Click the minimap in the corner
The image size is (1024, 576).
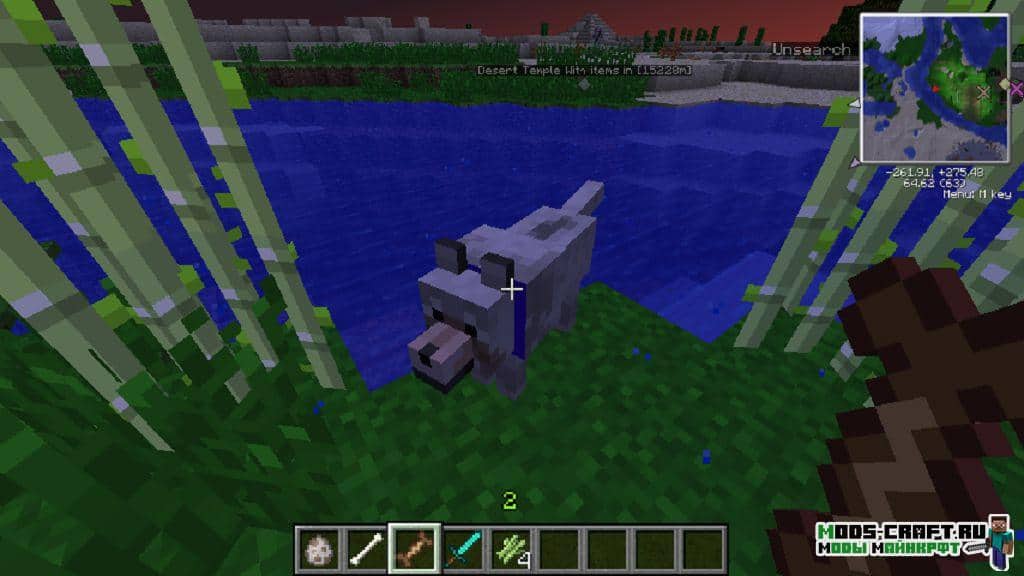pos(934,88)
